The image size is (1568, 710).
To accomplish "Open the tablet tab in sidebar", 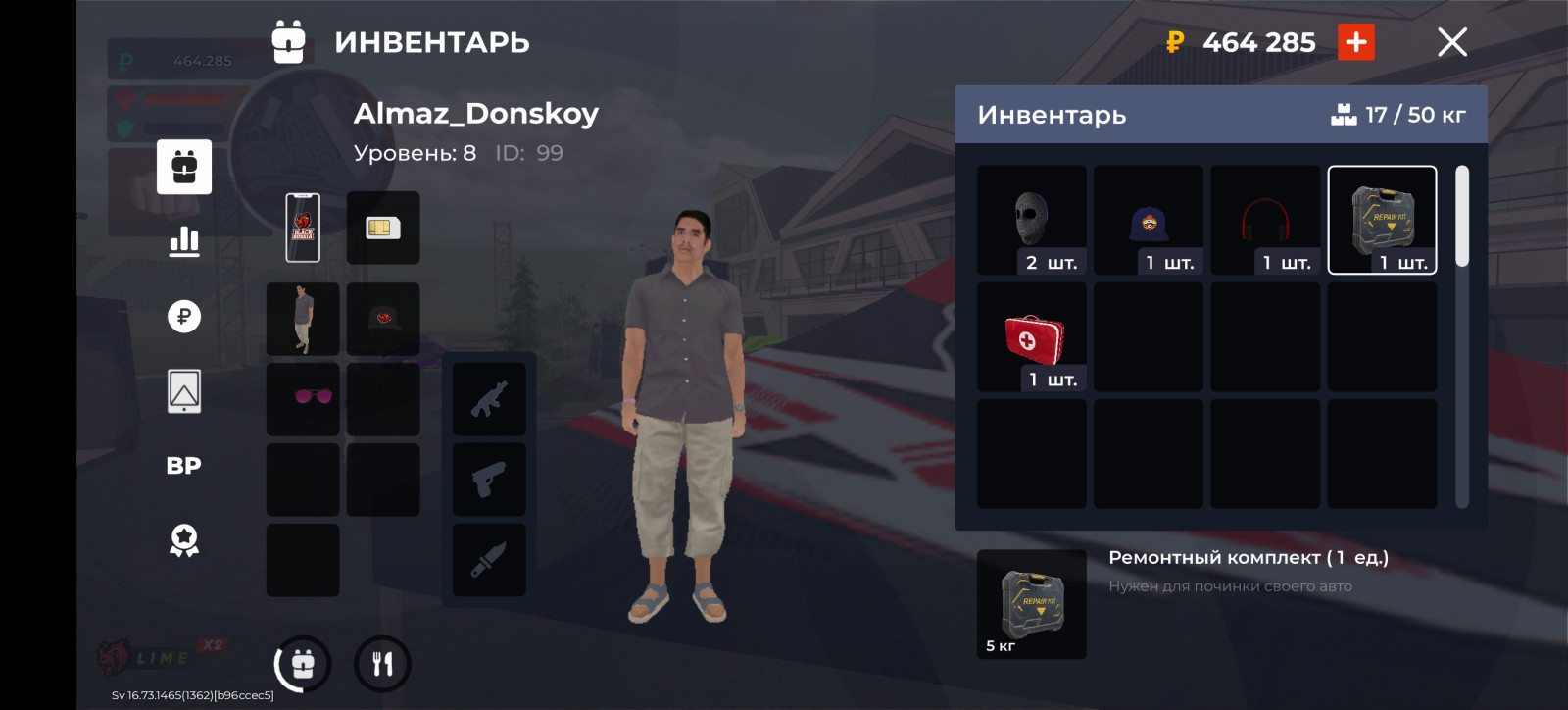I will click(184, 391).
